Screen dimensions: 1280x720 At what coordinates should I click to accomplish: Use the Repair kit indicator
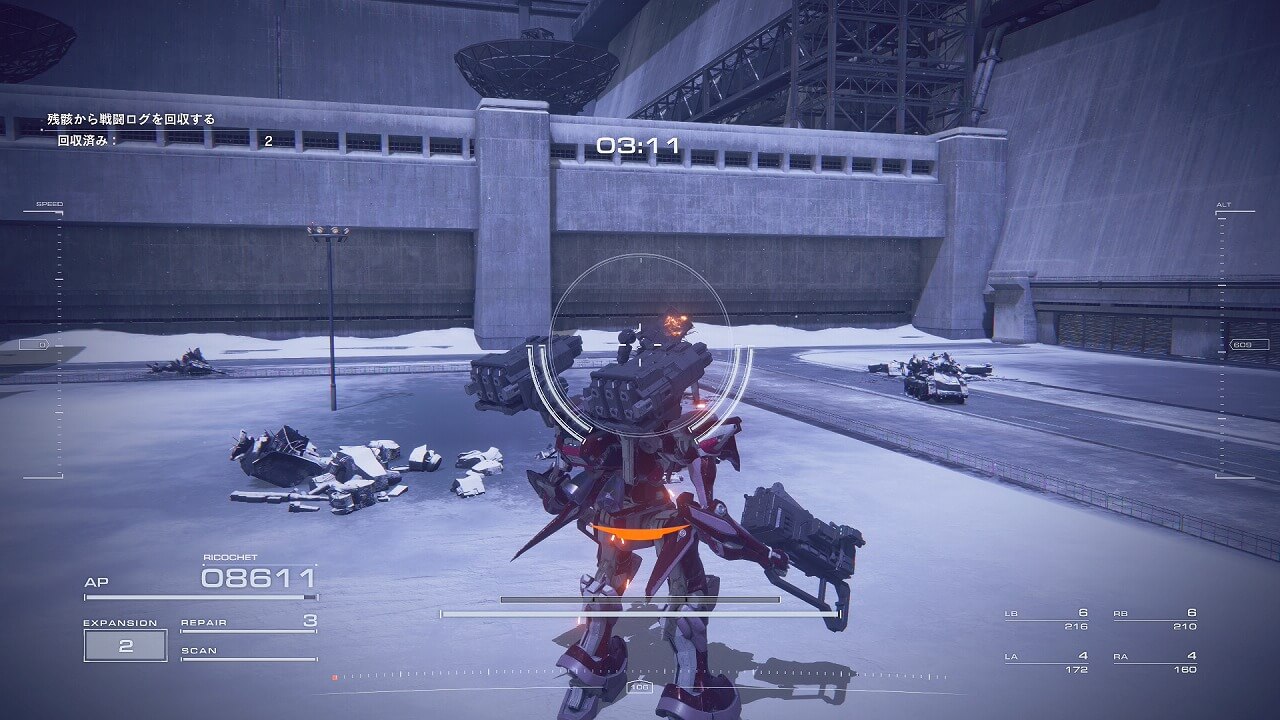click(x=248, y=623)
